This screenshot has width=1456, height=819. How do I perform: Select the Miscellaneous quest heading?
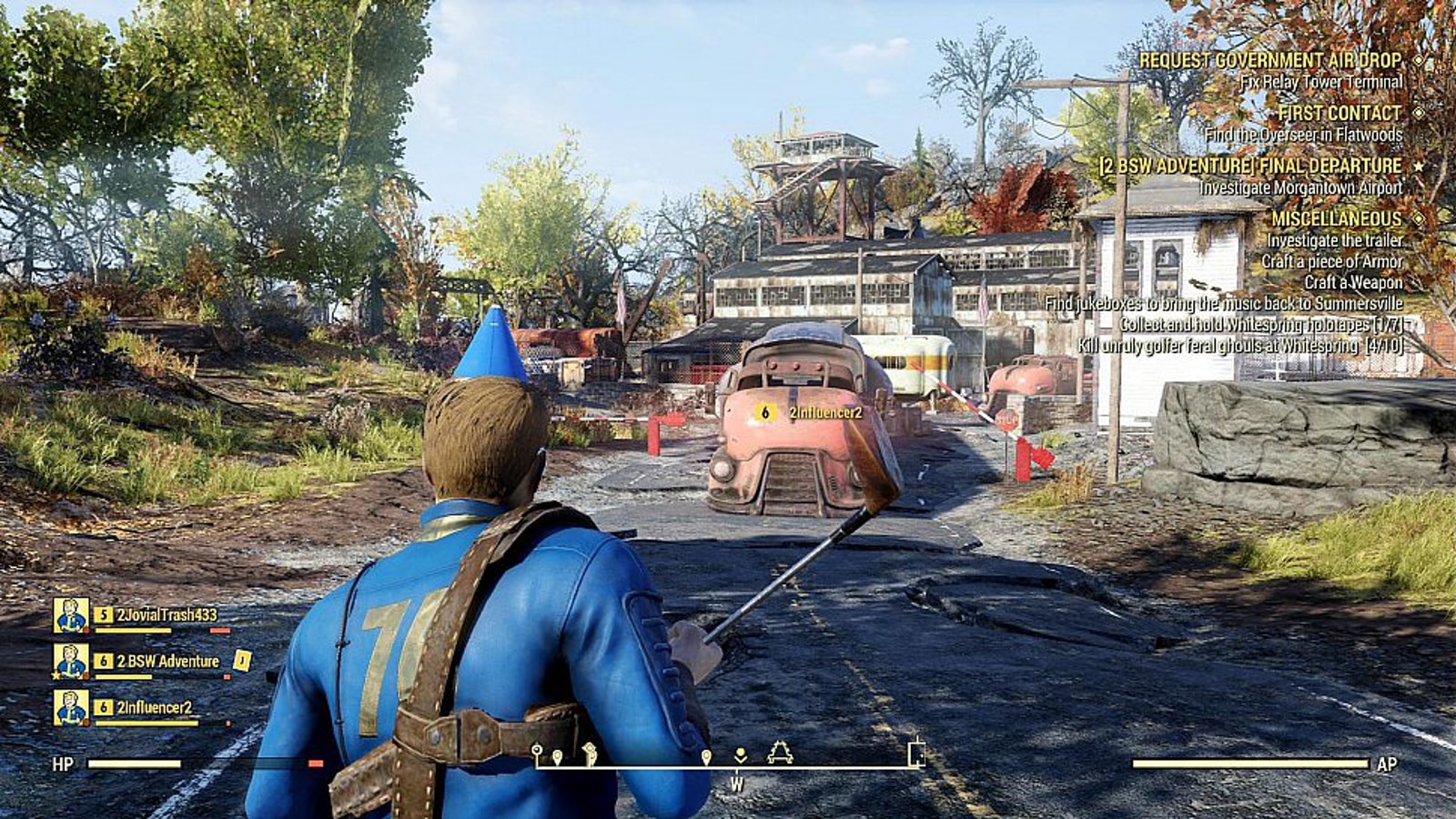[x=1336, y=219]
